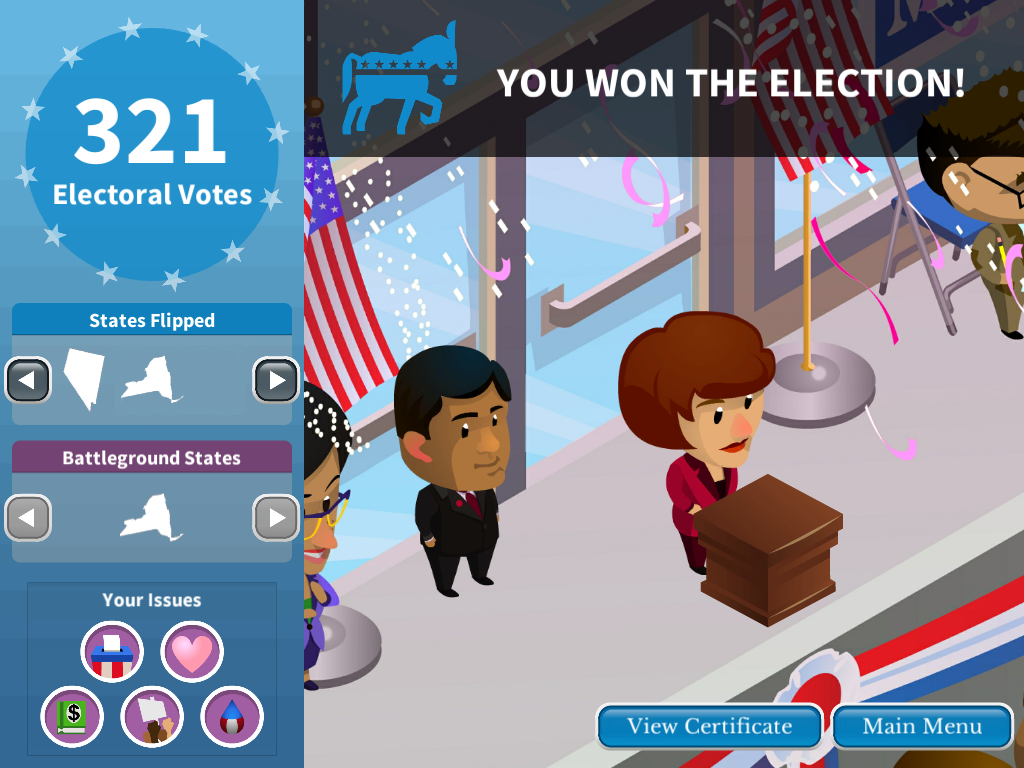Return to the Main Menu
Screen dimensions: 1024x768
tap(922, 727)
